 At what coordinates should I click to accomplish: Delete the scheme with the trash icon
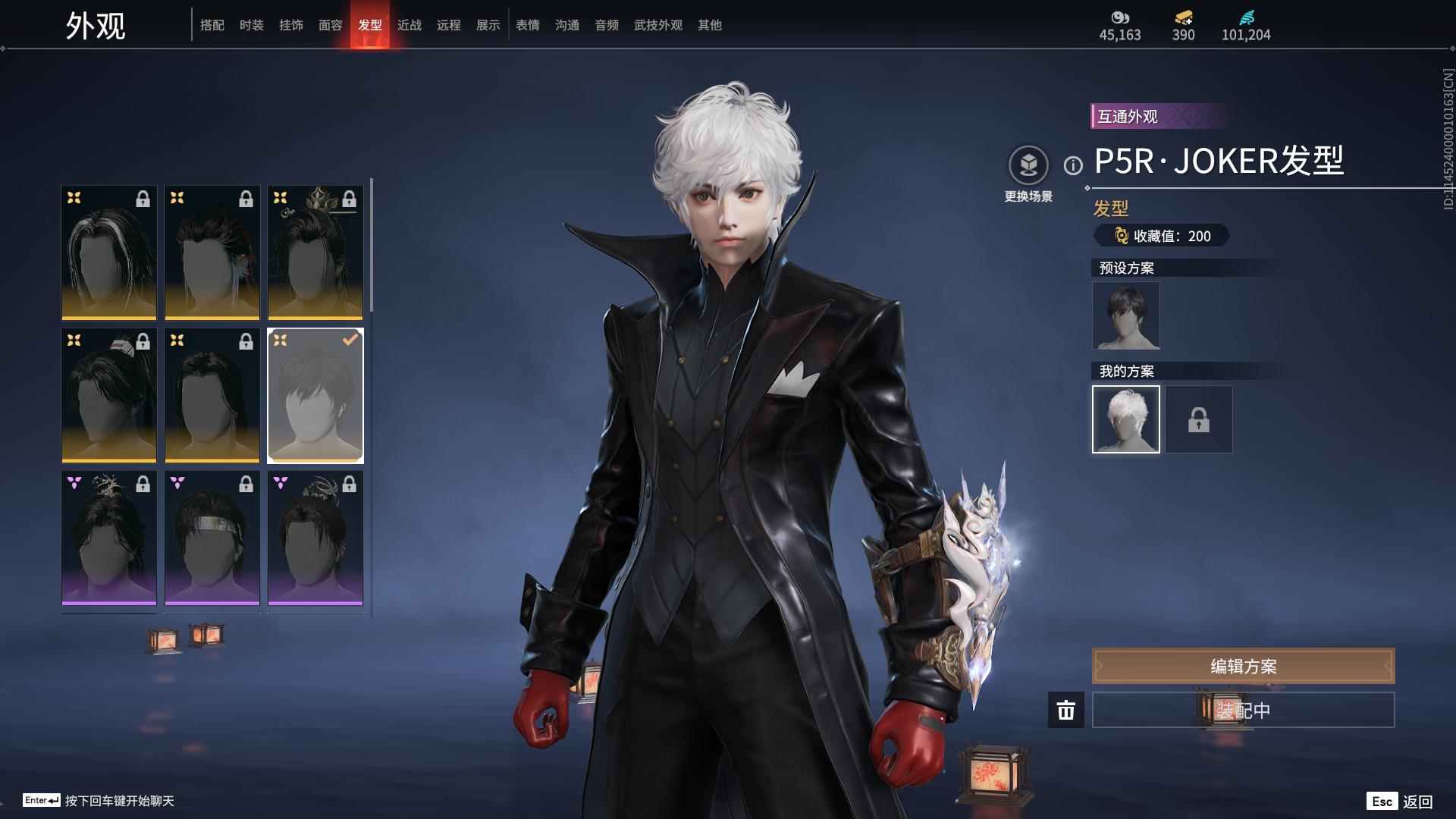(1065, 710)
